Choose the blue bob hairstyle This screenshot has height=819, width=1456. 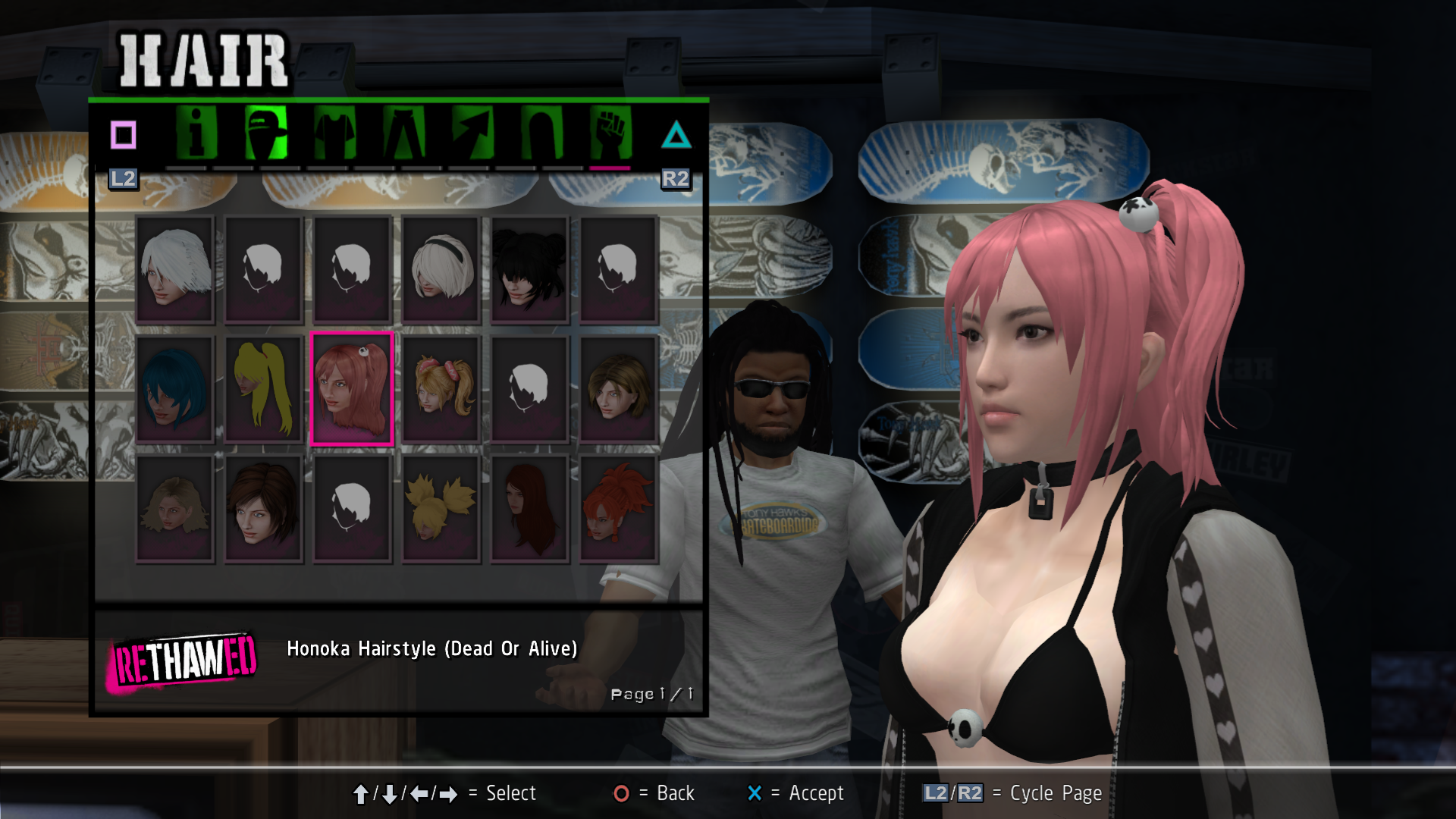175,388
